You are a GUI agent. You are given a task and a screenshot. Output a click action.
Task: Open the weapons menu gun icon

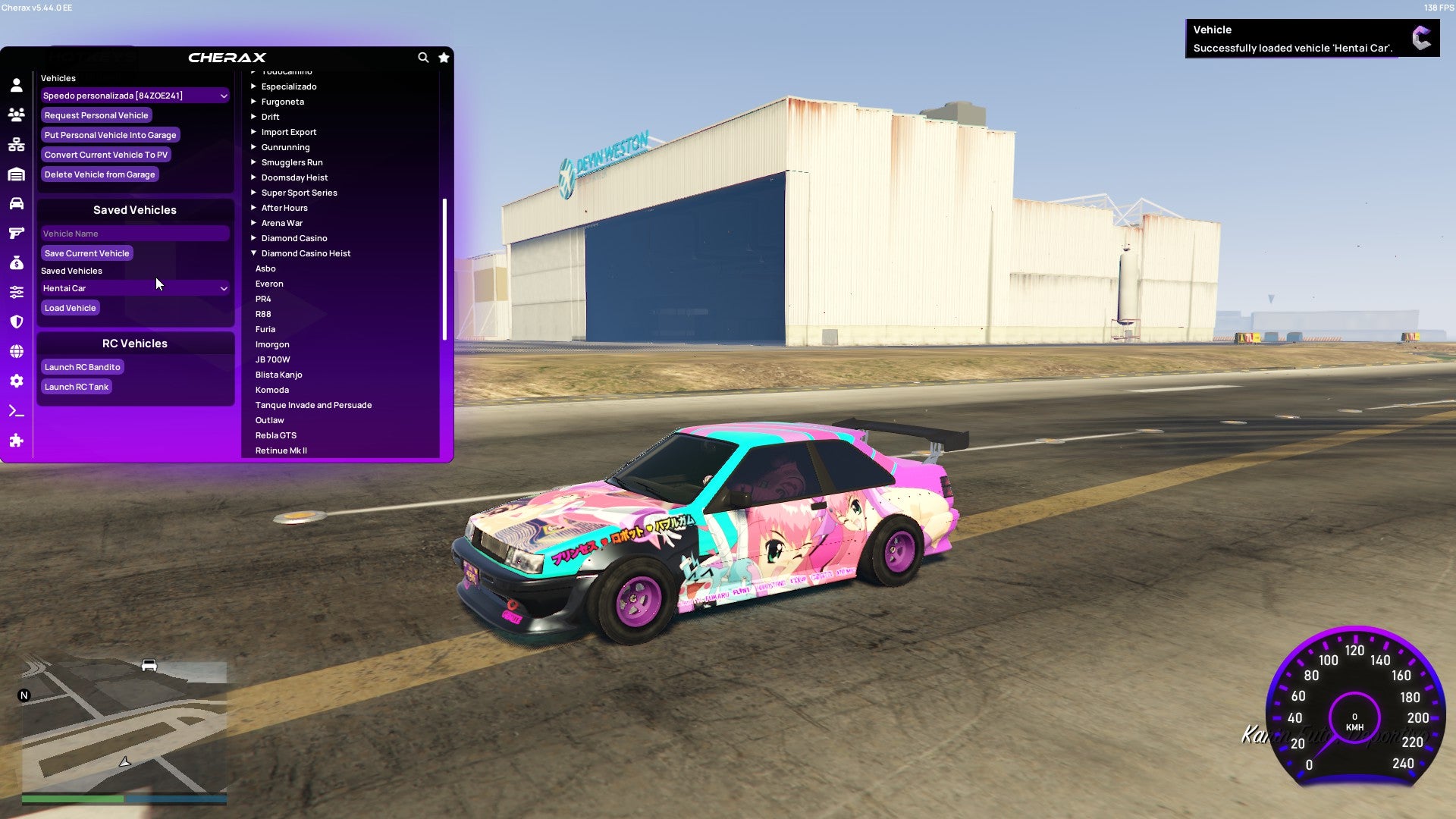click(x=16, y=233)
